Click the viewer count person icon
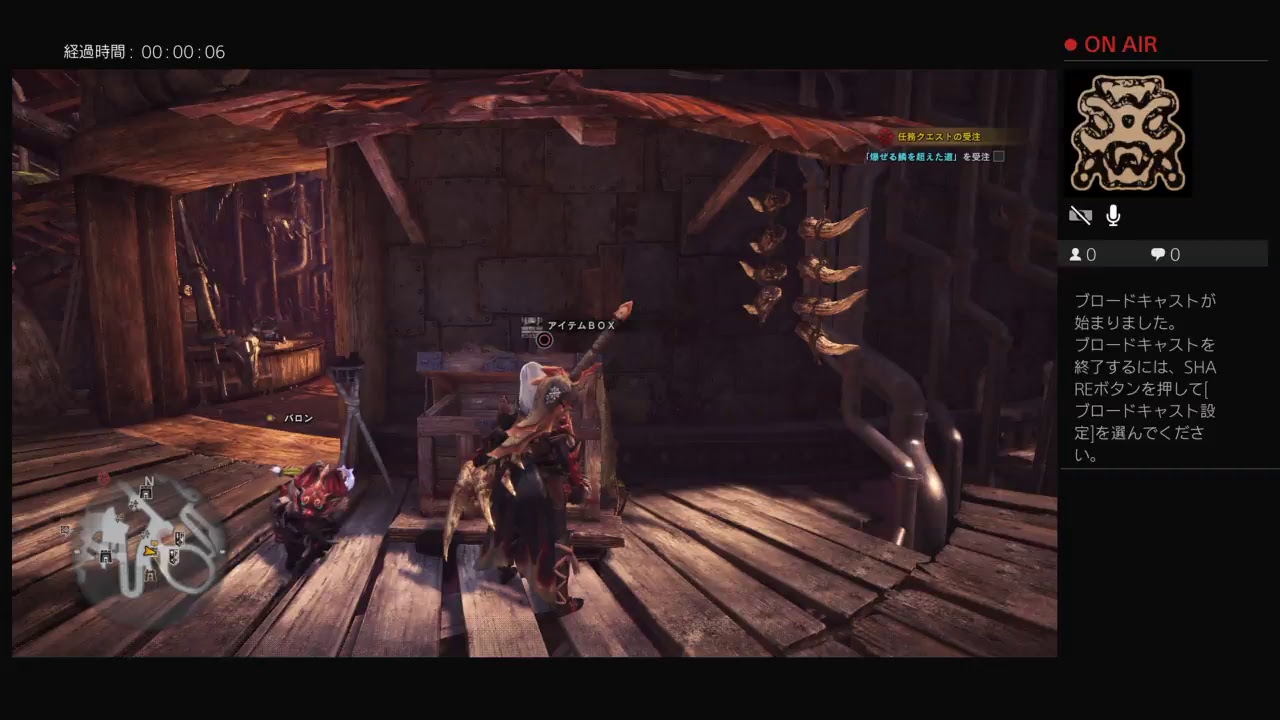The image size is (1280, 720). coord(1075,254)
